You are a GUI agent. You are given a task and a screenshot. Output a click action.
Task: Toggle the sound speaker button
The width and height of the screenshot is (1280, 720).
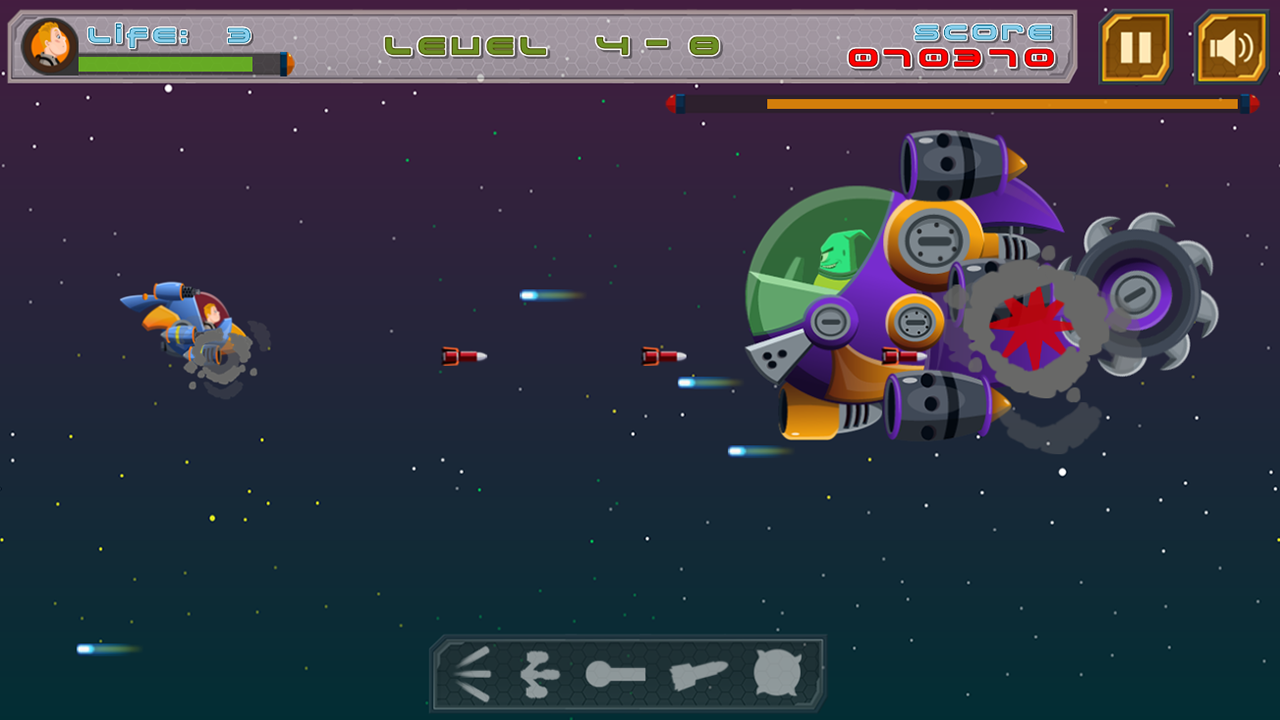click(1231, 47)
